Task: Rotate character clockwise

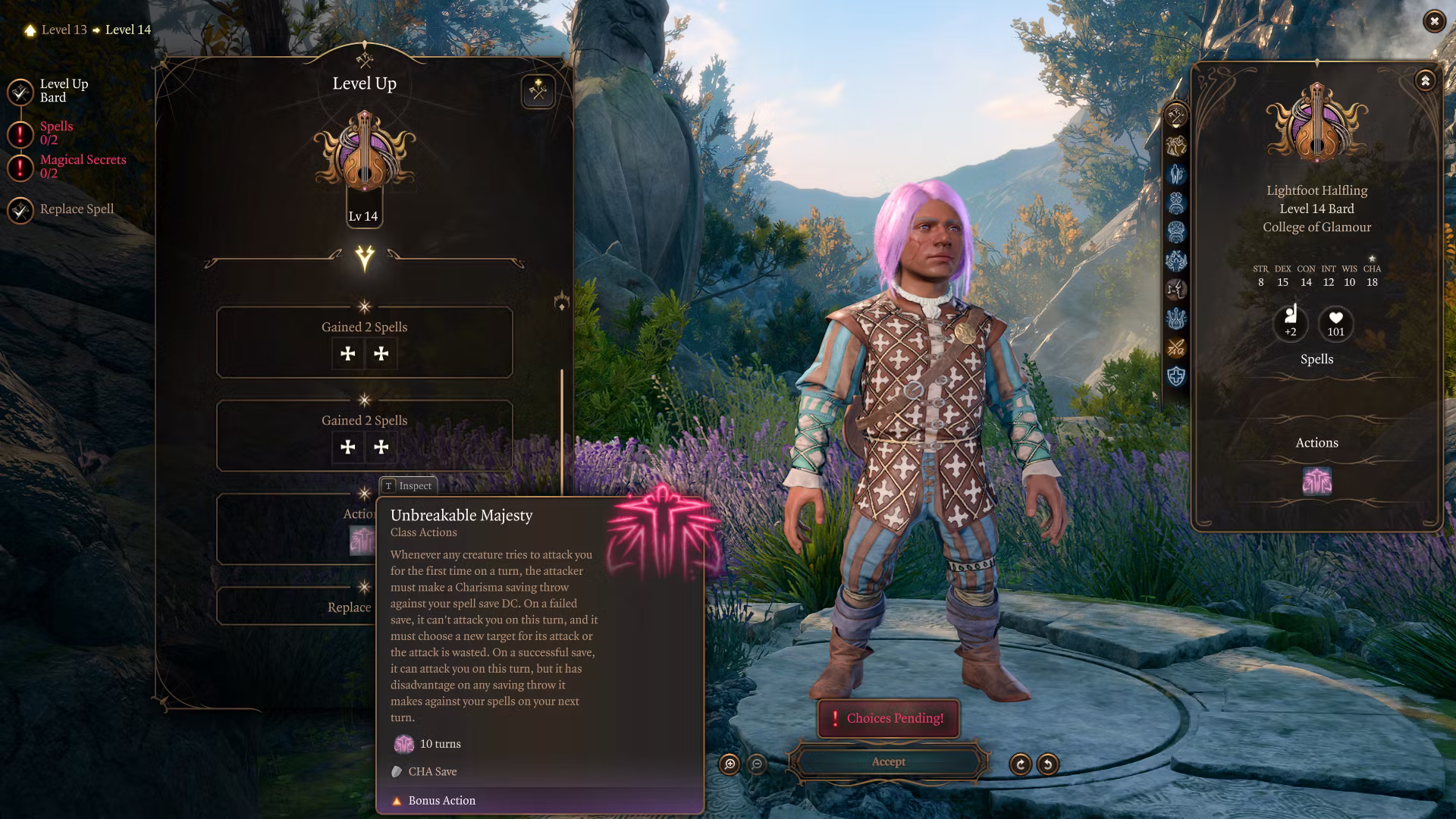Action: 1020,764
